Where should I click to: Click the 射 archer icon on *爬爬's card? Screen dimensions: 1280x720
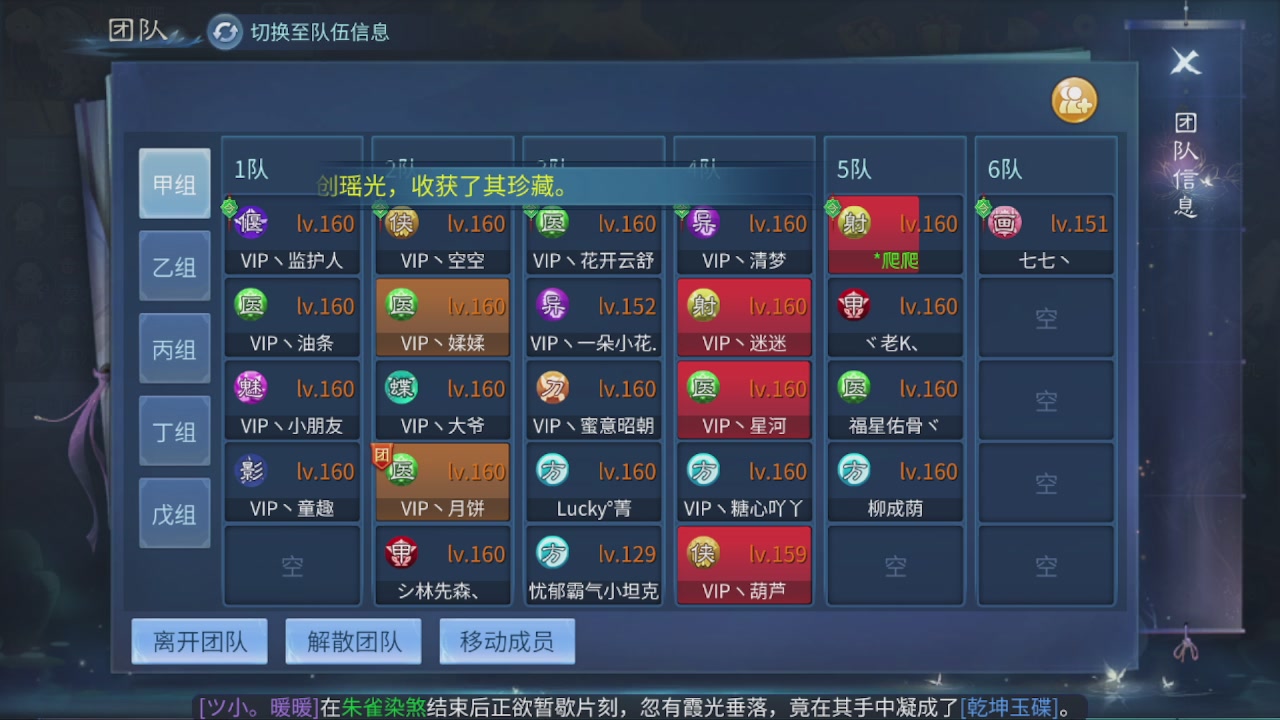click(x=855, y=224)
